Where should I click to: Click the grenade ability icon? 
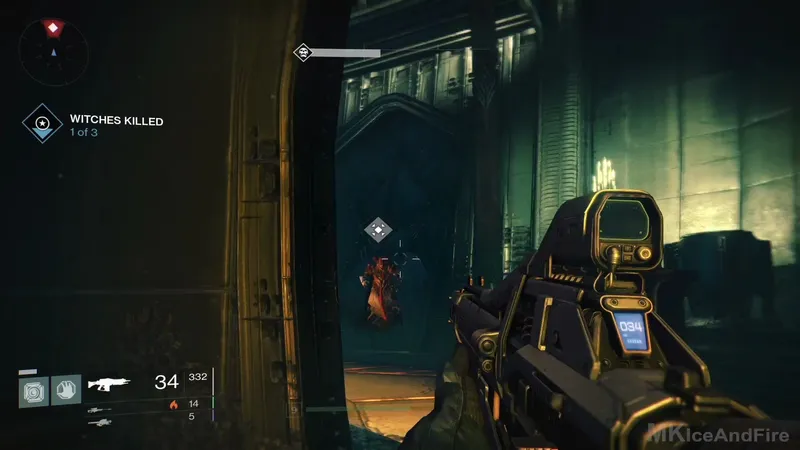pos(32,389)
